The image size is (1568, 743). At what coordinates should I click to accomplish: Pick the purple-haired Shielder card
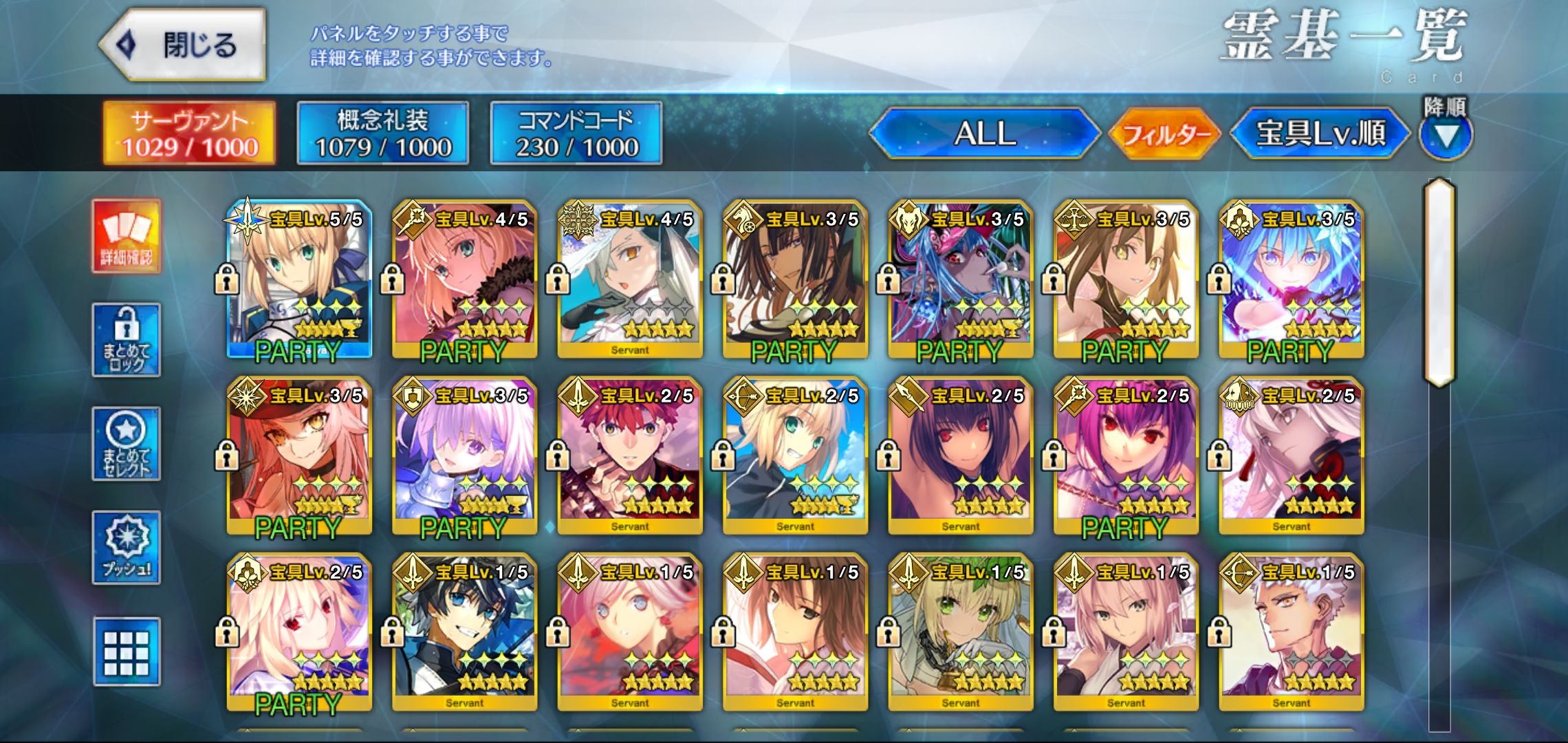464,455
